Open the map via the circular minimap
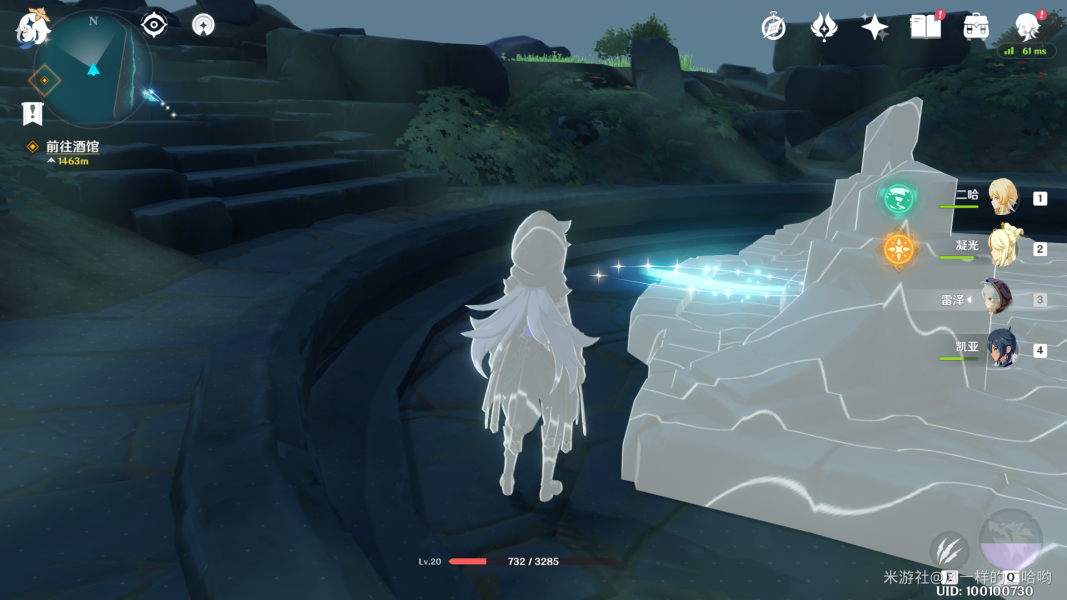Screen dimensions: 1067x600 [x=92, y=70]
